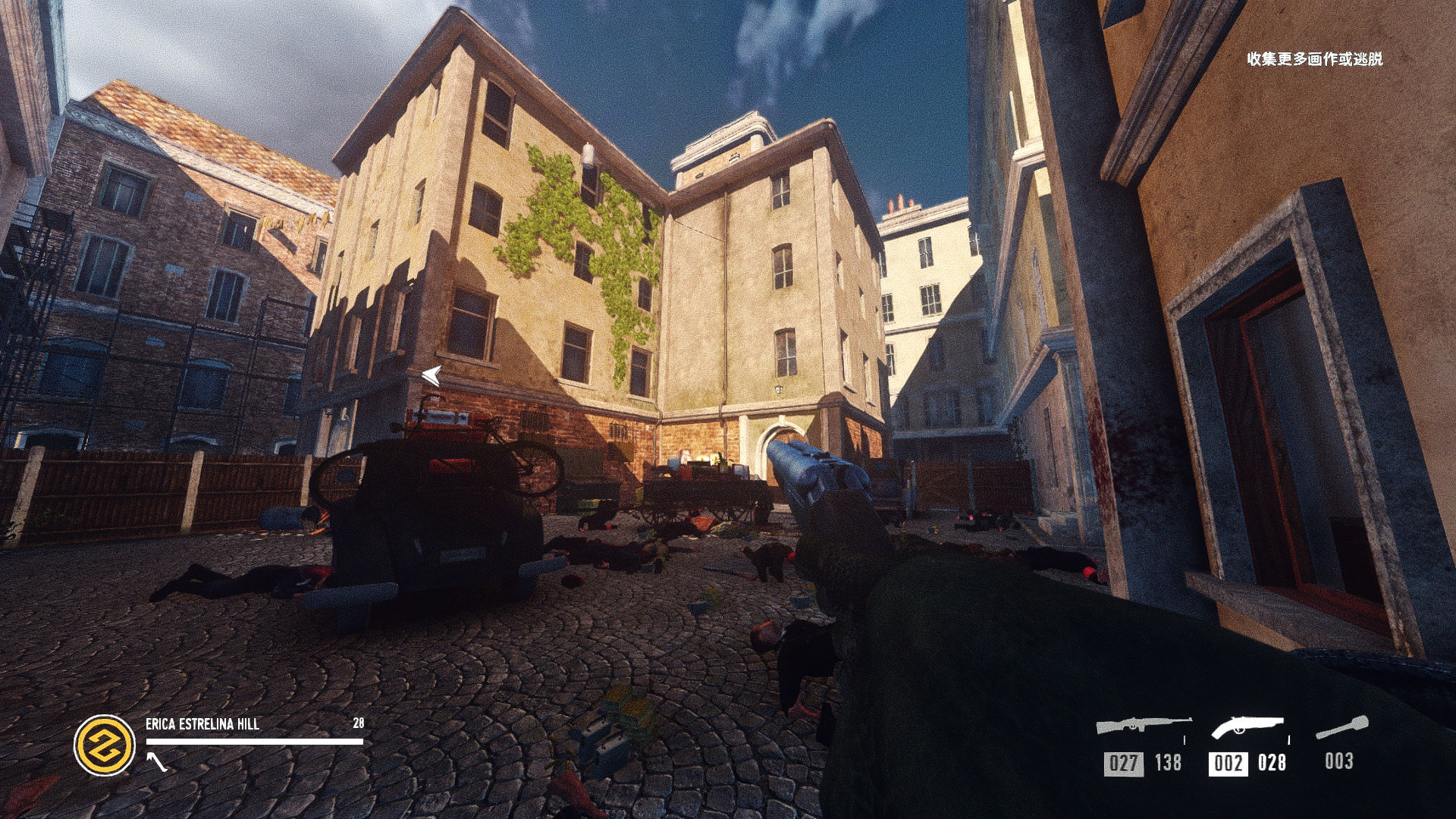Select the break-action shotgun icon
Image resolution: width=1456 pixels, height=819 pixels.
click(x=1247, y=724)
